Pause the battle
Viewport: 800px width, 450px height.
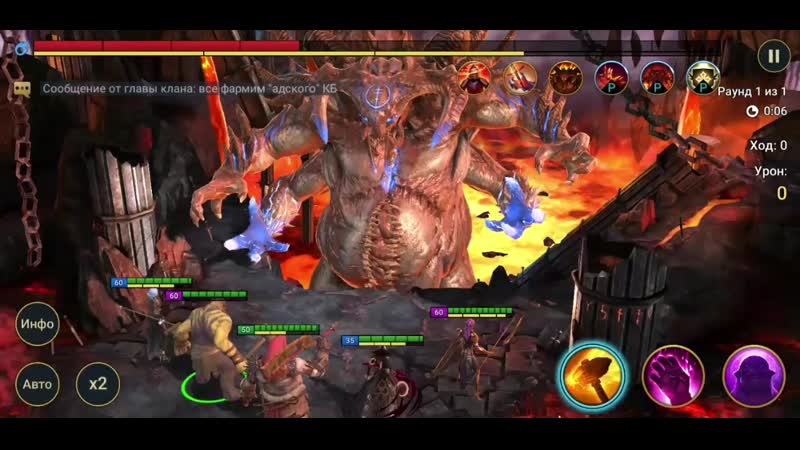pos(772,54)
